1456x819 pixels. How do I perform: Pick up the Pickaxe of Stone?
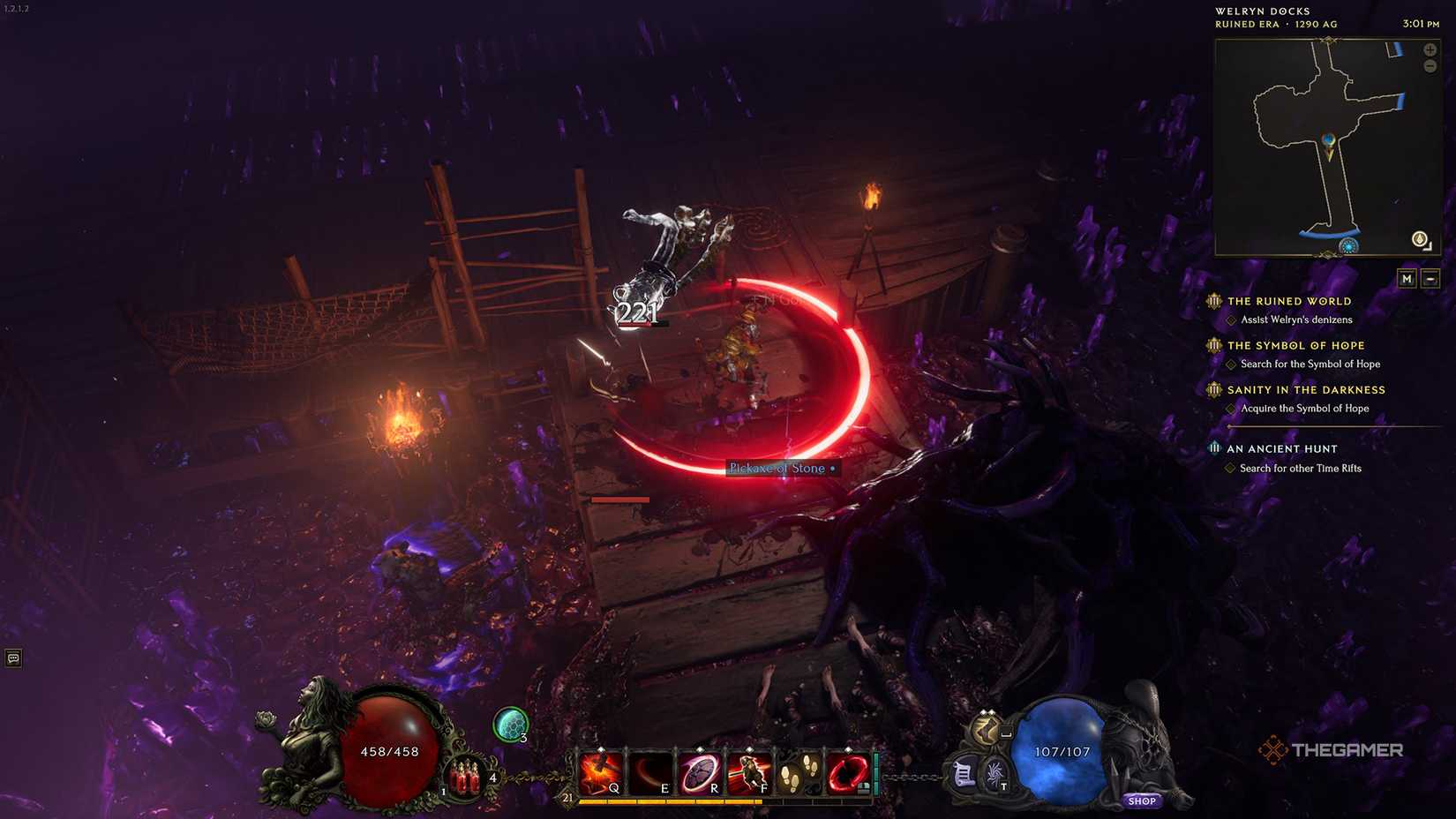(780, 468)
